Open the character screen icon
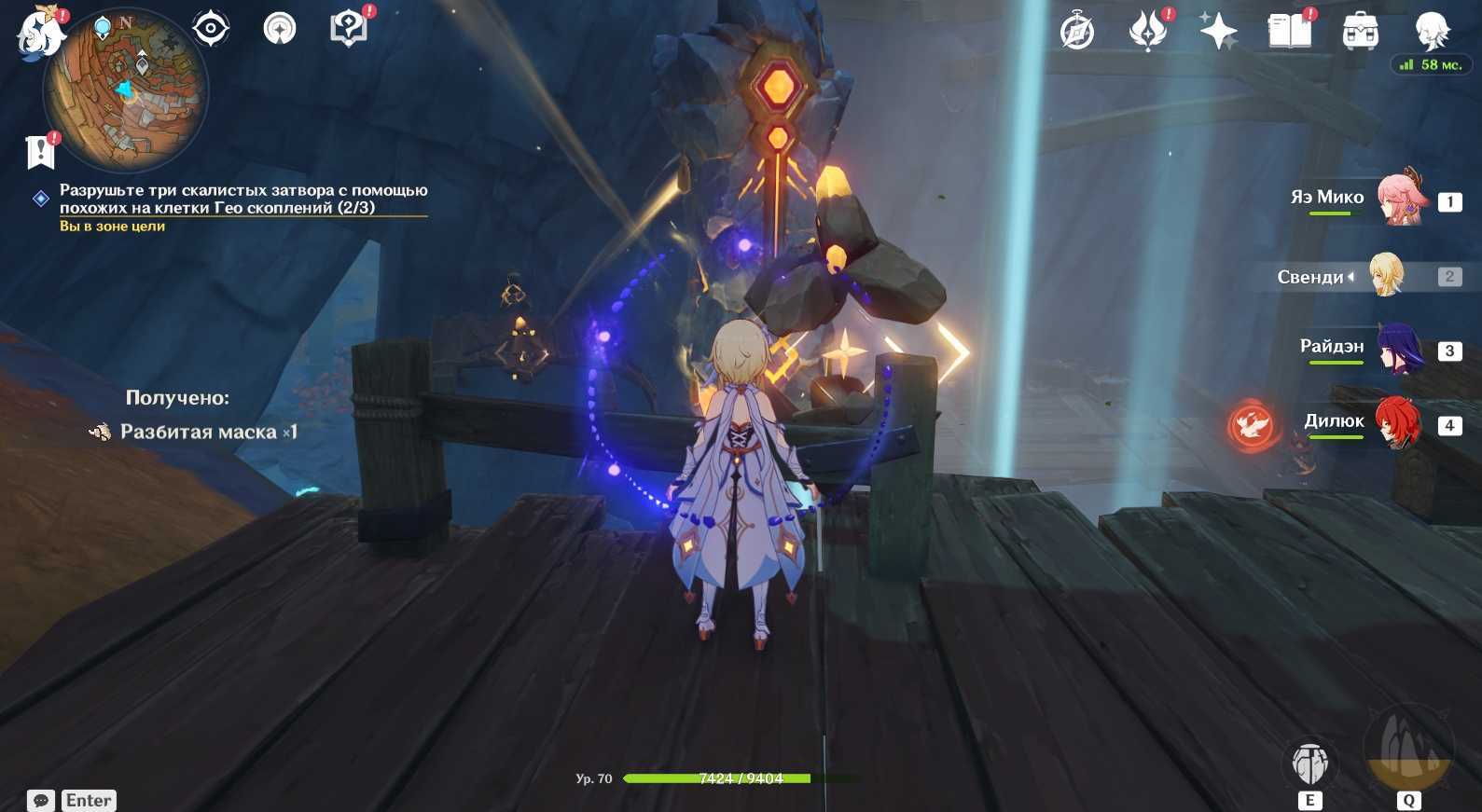This screenshot has height=812, width=1482. pyautogui.click(x=1431, y=31)
